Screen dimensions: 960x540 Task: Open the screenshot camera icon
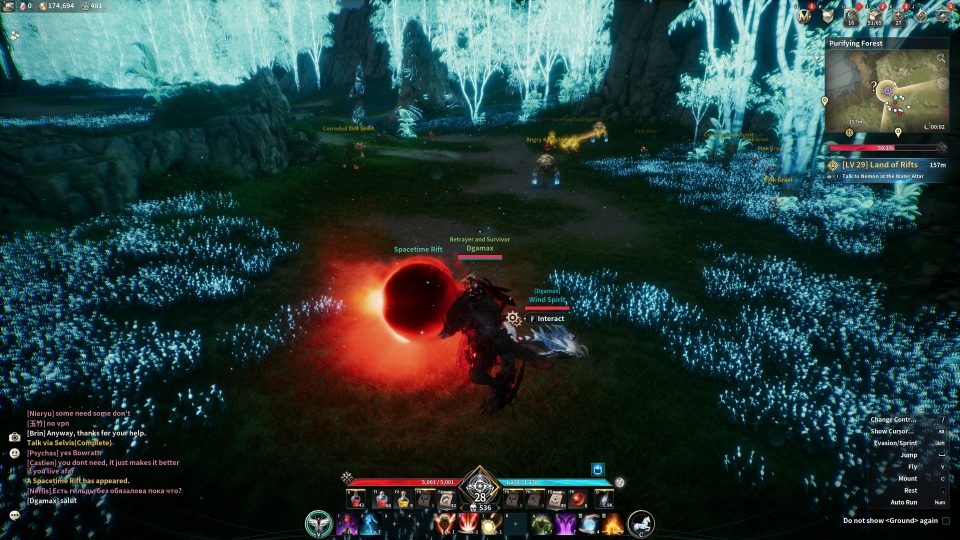click(14, 437)
